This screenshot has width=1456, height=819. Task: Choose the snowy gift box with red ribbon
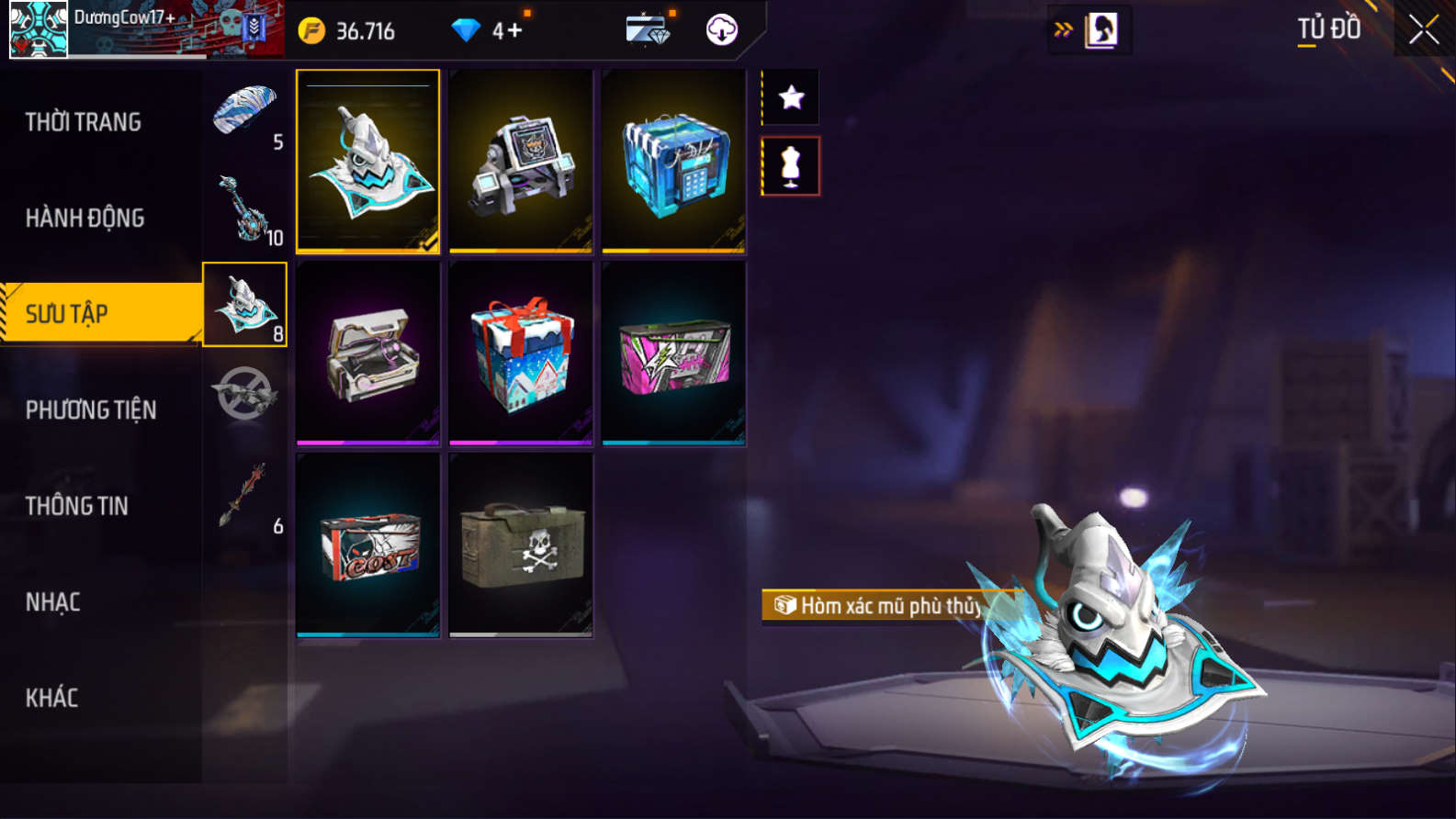[521, 353]
